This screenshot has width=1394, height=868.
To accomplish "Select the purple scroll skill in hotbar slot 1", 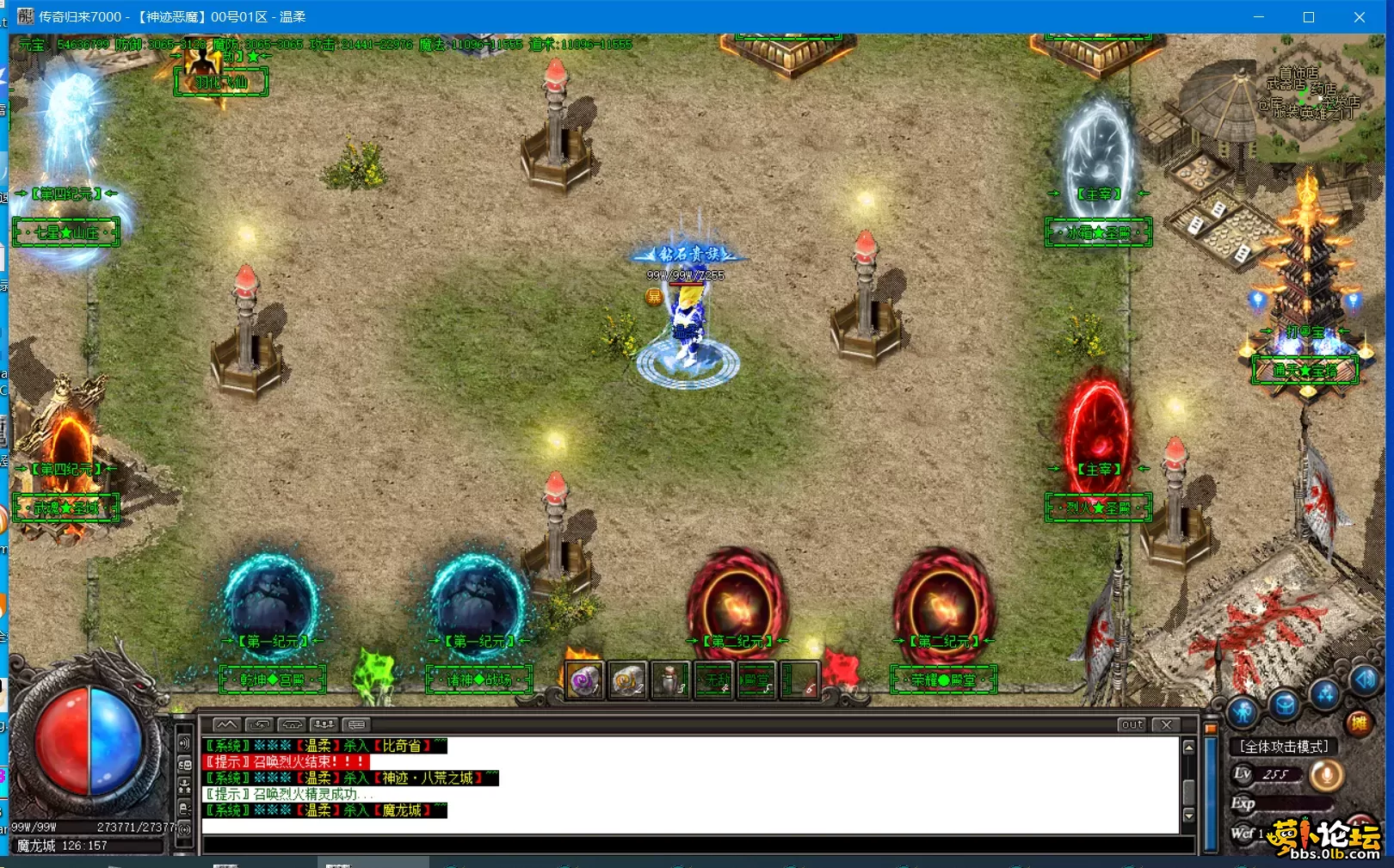I will (583, 680).
